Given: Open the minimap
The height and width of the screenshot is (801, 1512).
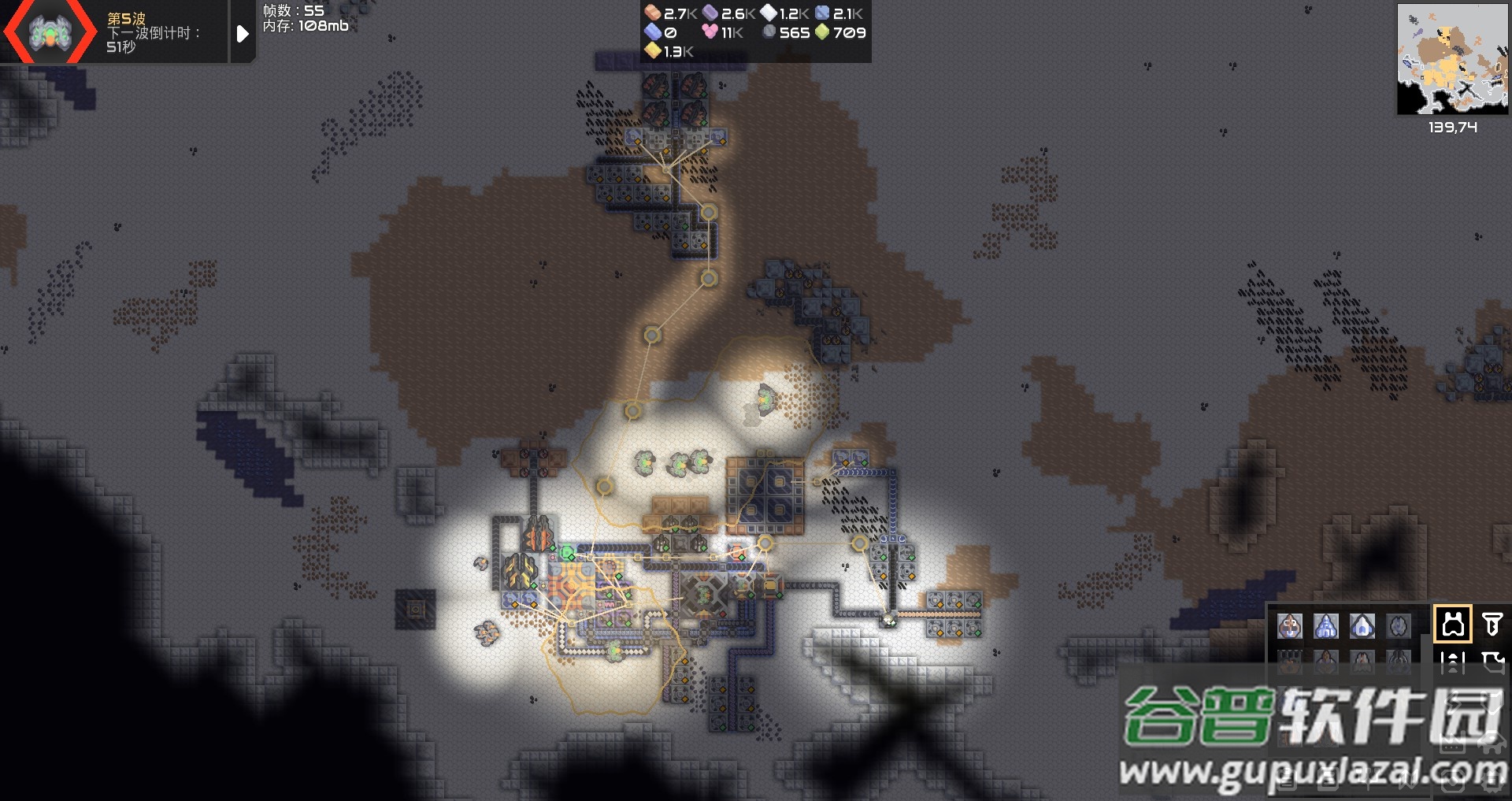Looking at the screenshot, I should [x=1451, y=60].
